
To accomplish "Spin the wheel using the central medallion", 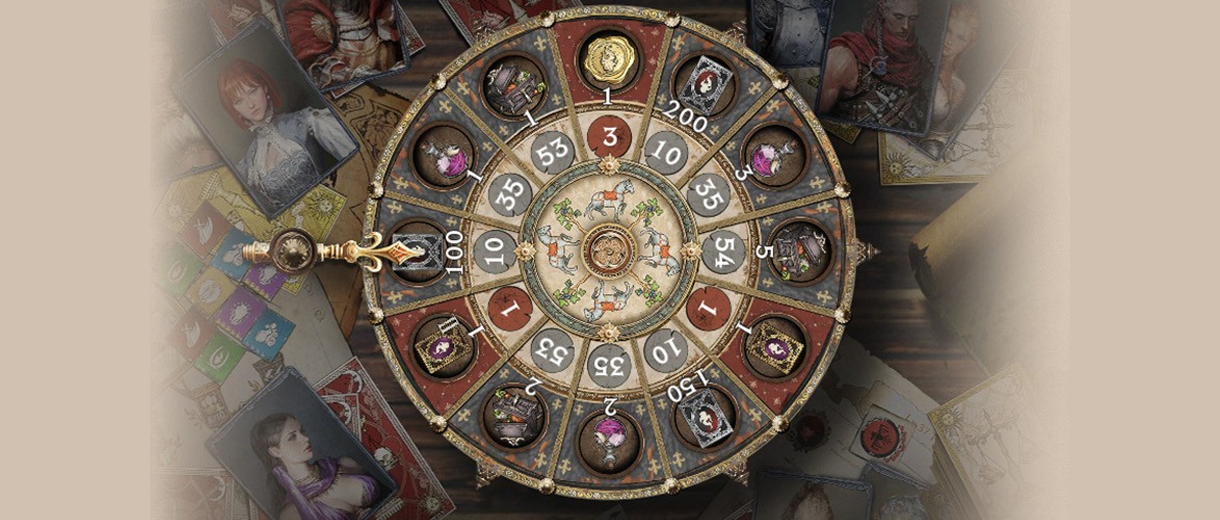I will 608,248.
